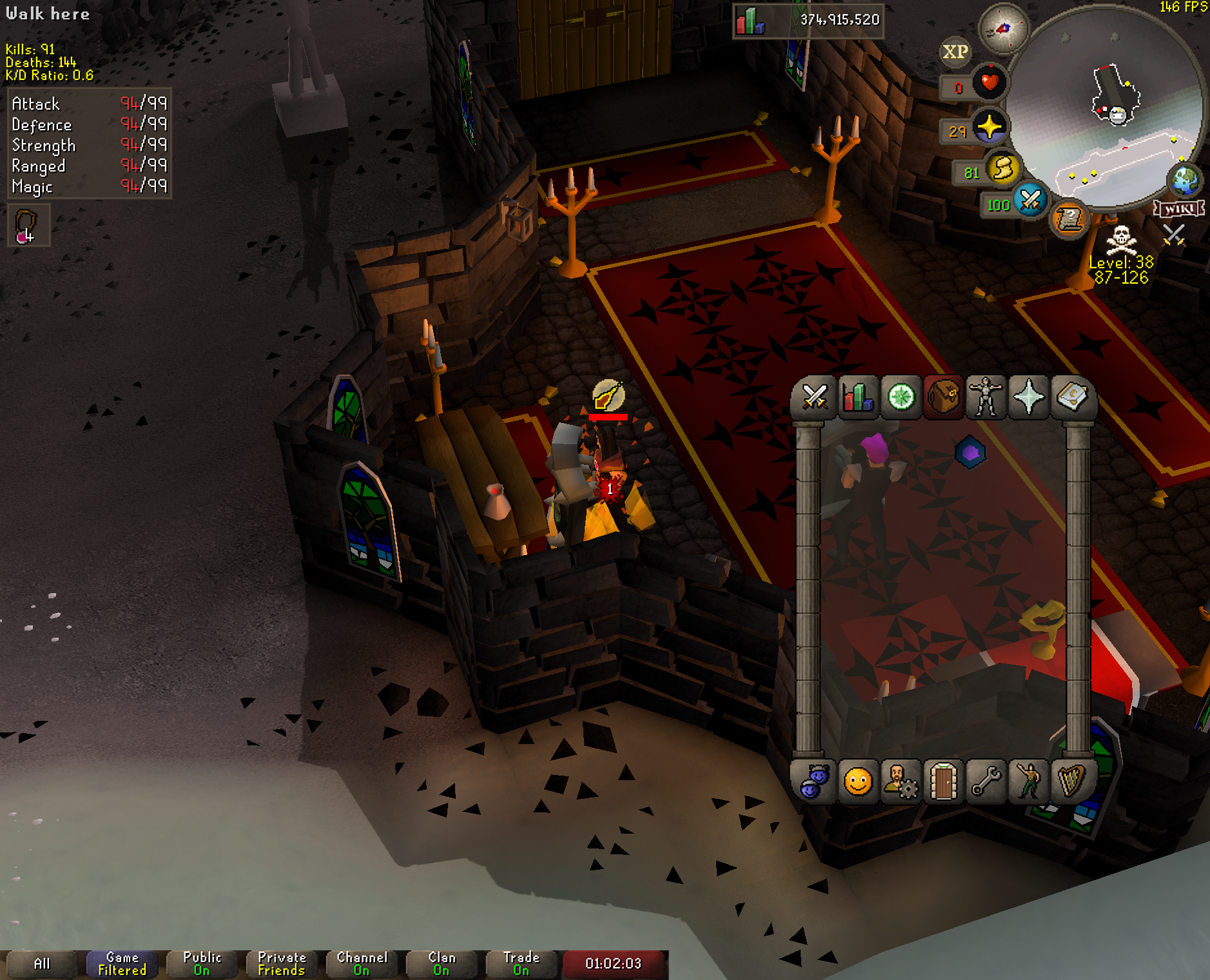Open the smiley-face Friends List tab
This screenshot has width=1210, height=980.
[858, 782]
